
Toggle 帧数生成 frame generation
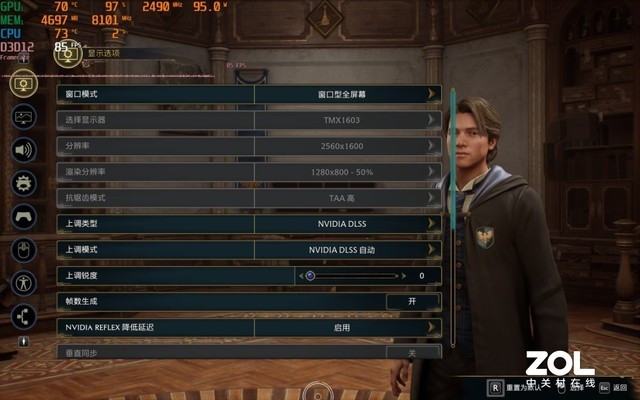412,301
